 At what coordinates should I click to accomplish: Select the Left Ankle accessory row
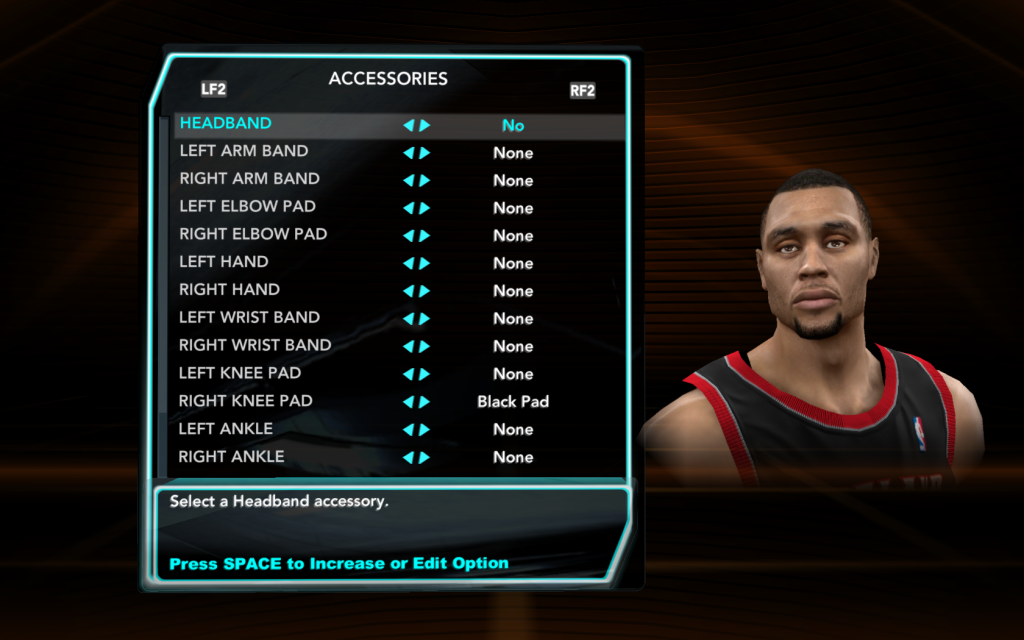coord(225,429)
